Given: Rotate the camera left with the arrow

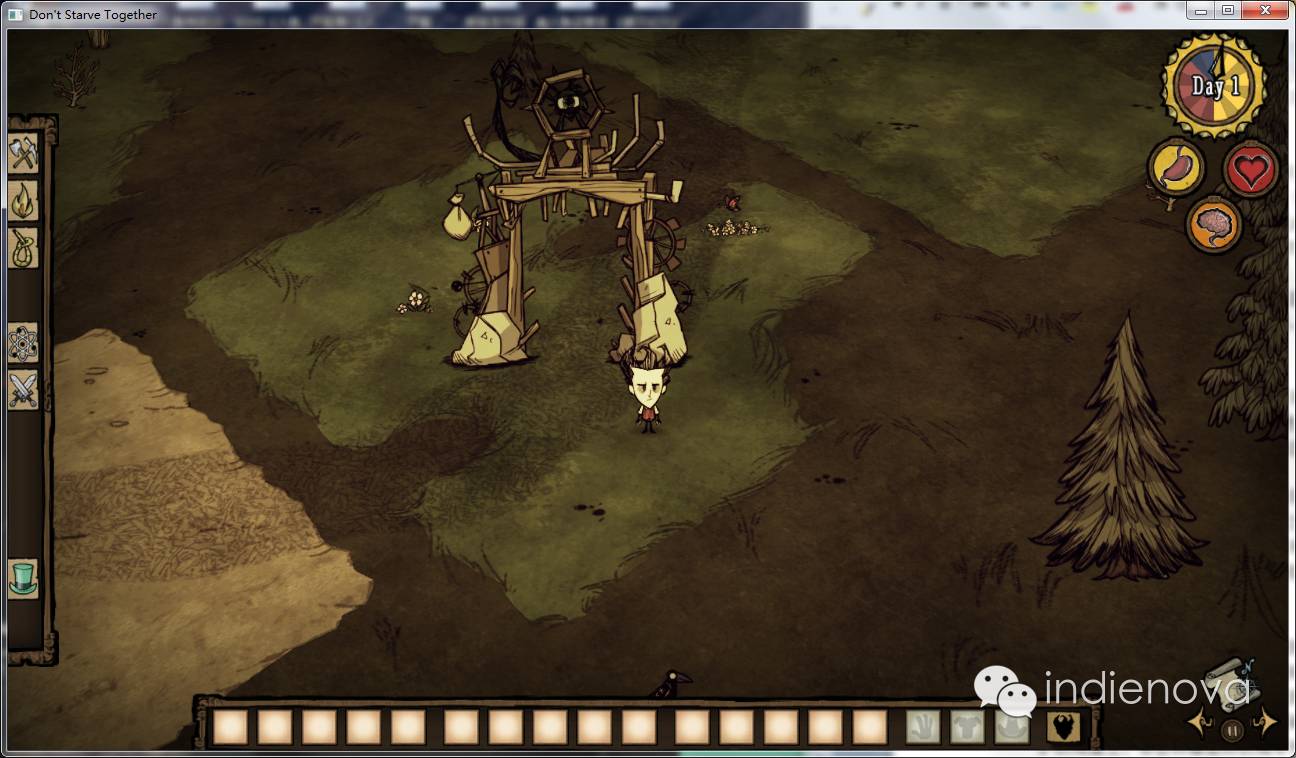Looking at the screenshot, I should pyautogui.click(x=1198, y=721).
